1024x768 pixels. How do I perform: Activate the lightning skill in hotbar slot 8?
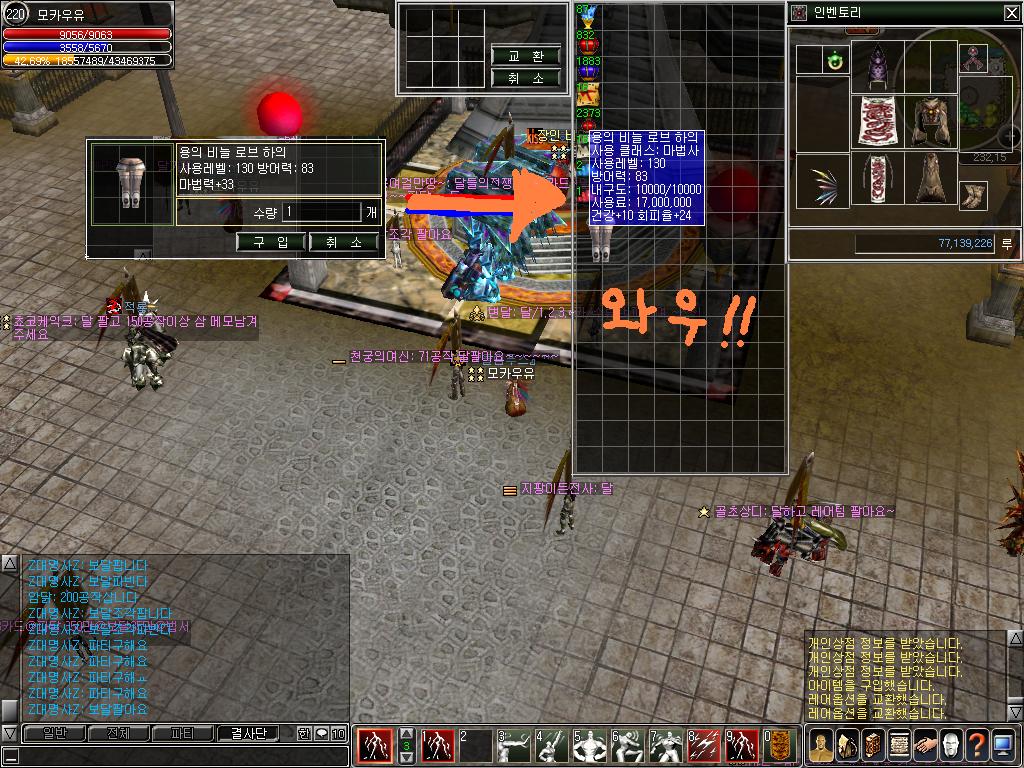[x=704, y=745]
